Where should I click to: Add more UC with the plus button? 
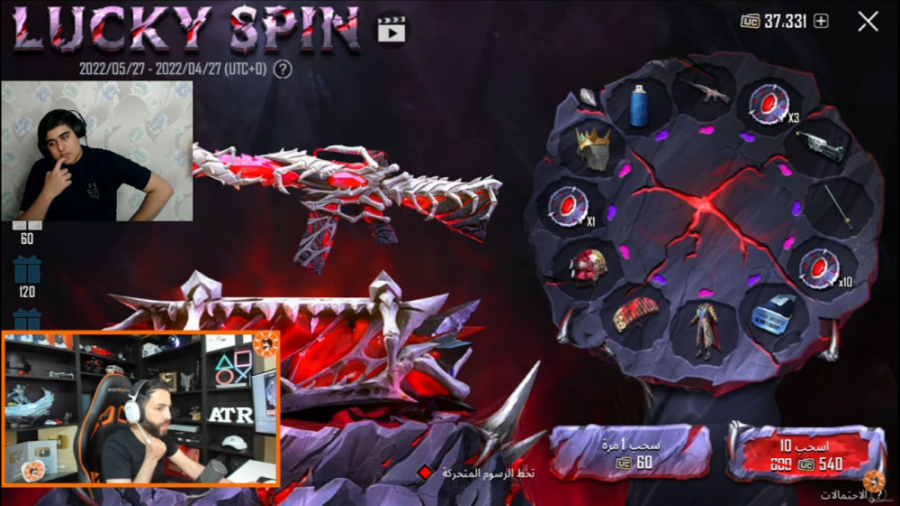pyautogui.click(x=821, y=21)
